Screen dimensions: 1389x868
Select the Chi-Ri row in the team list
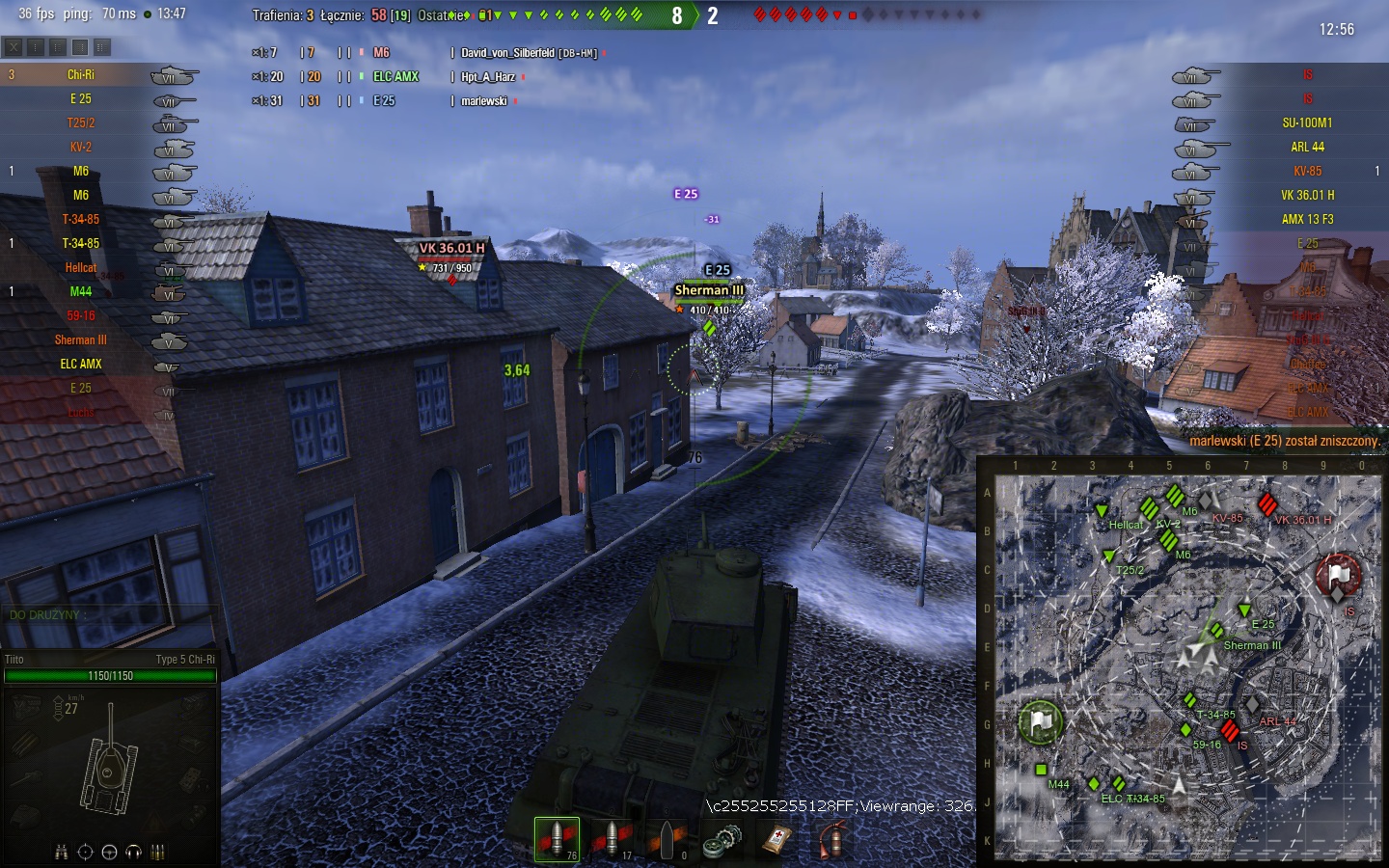coord(81,74)
